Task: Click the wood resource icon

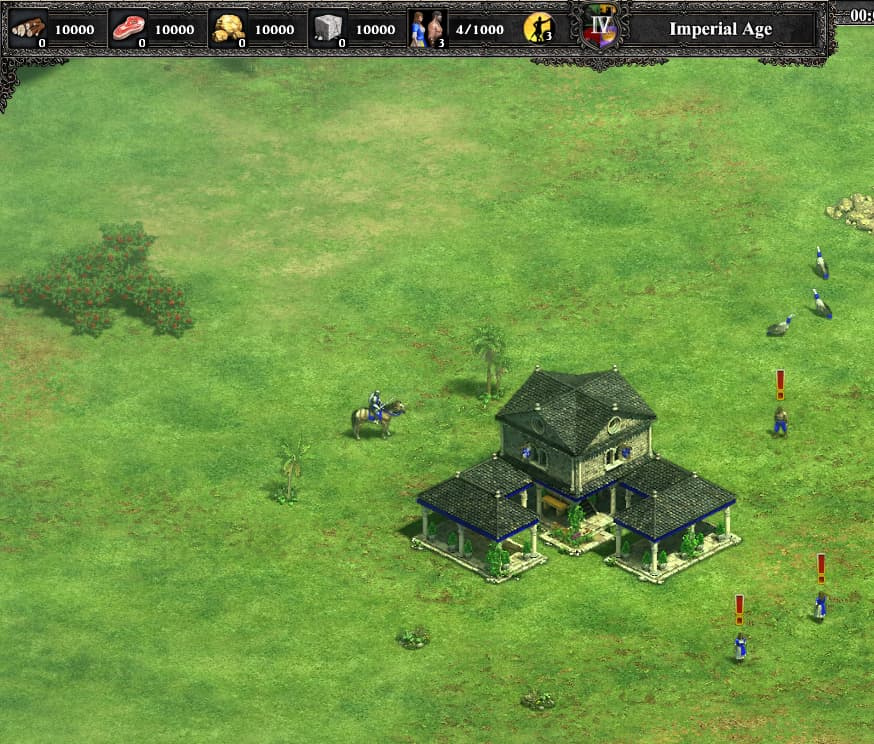Action: 28,28
